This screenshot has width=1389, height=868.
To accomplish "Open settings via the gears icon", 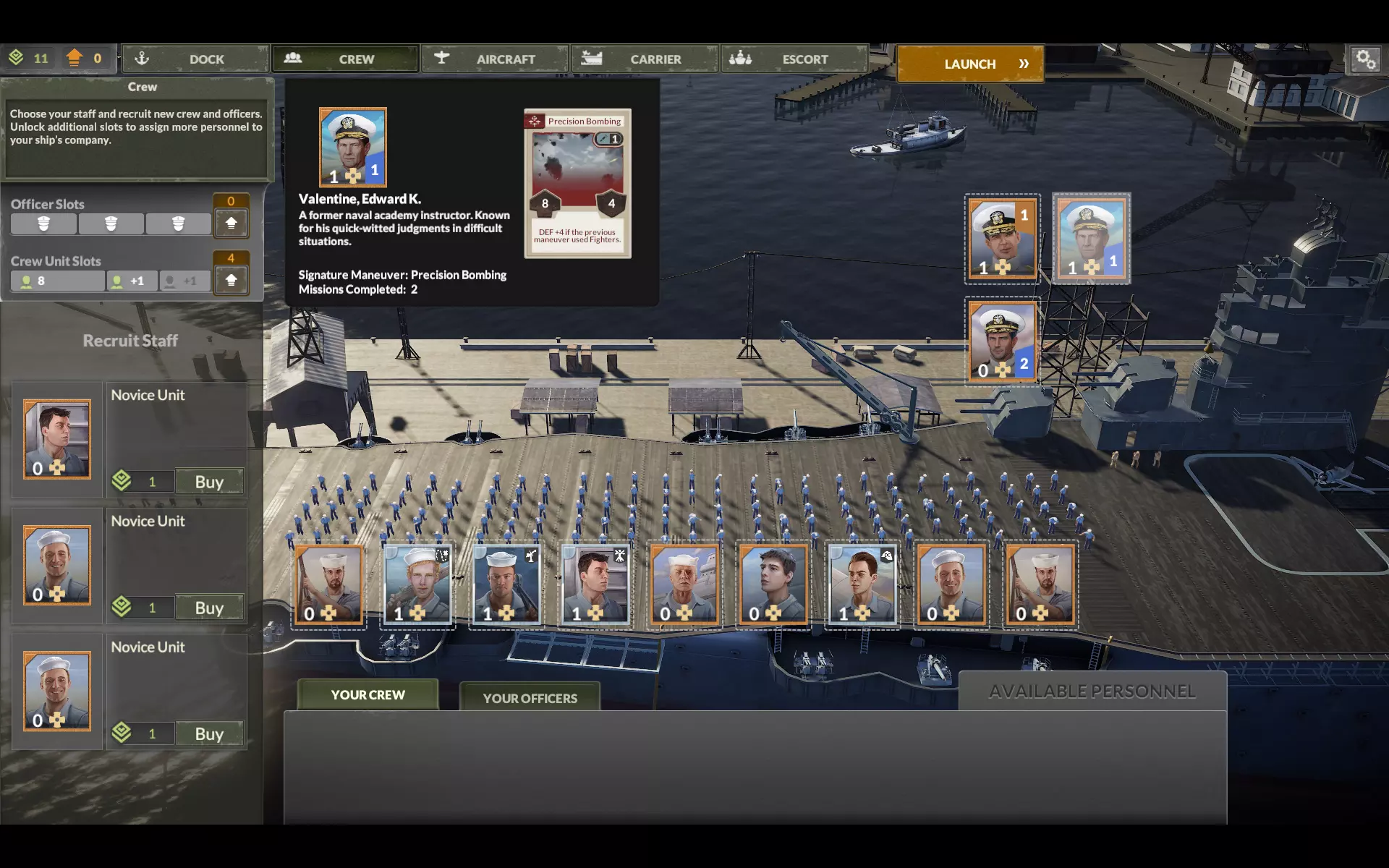I will pyautogui.click(x=1366, y=59).
